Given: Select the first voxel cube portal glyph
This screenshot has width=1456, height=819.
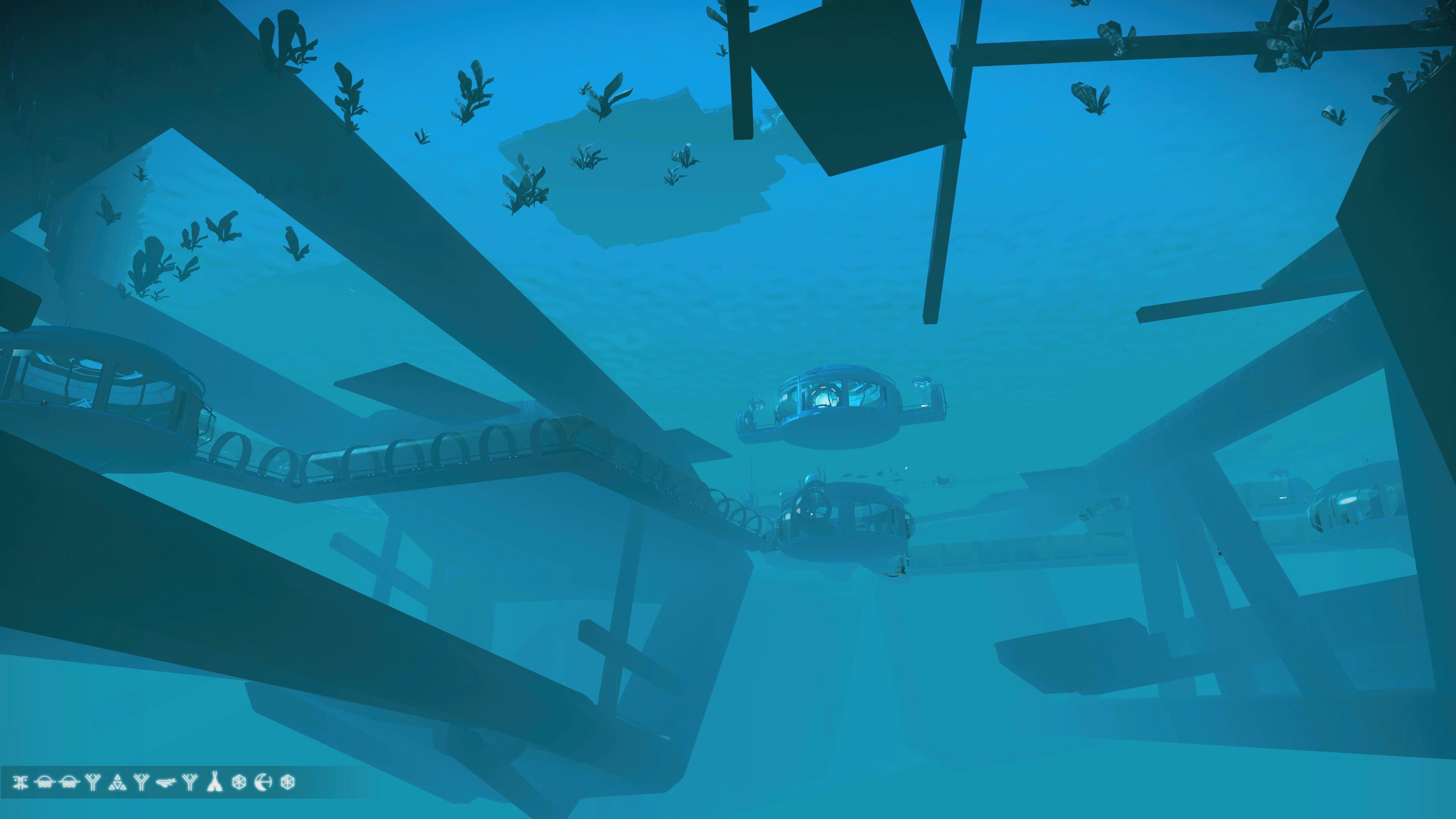Looking at the screenshot, I should coord(239,782).
